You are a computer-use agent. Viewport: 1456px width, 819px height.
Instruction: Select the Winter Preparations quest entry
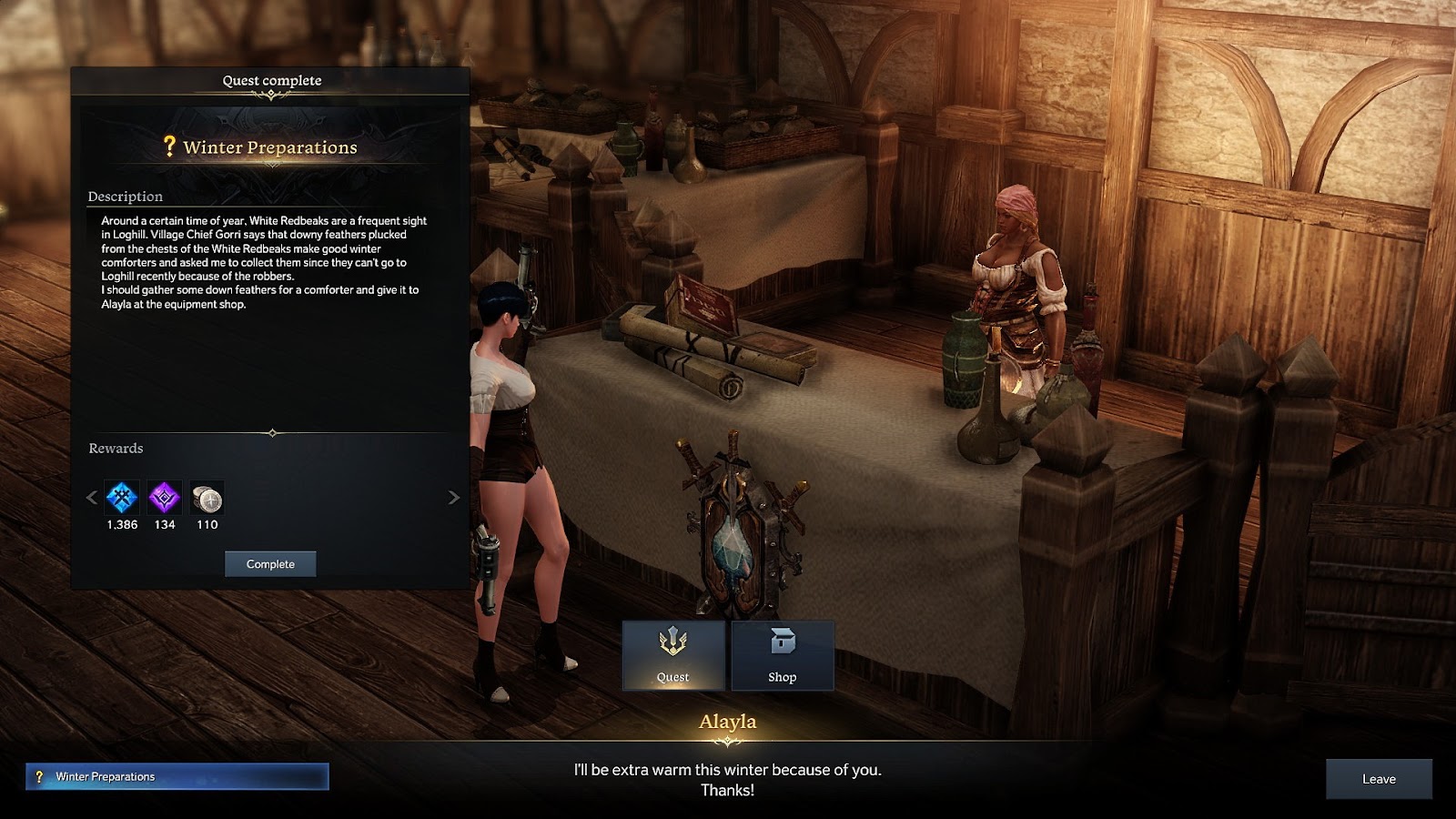click(177, 776)
